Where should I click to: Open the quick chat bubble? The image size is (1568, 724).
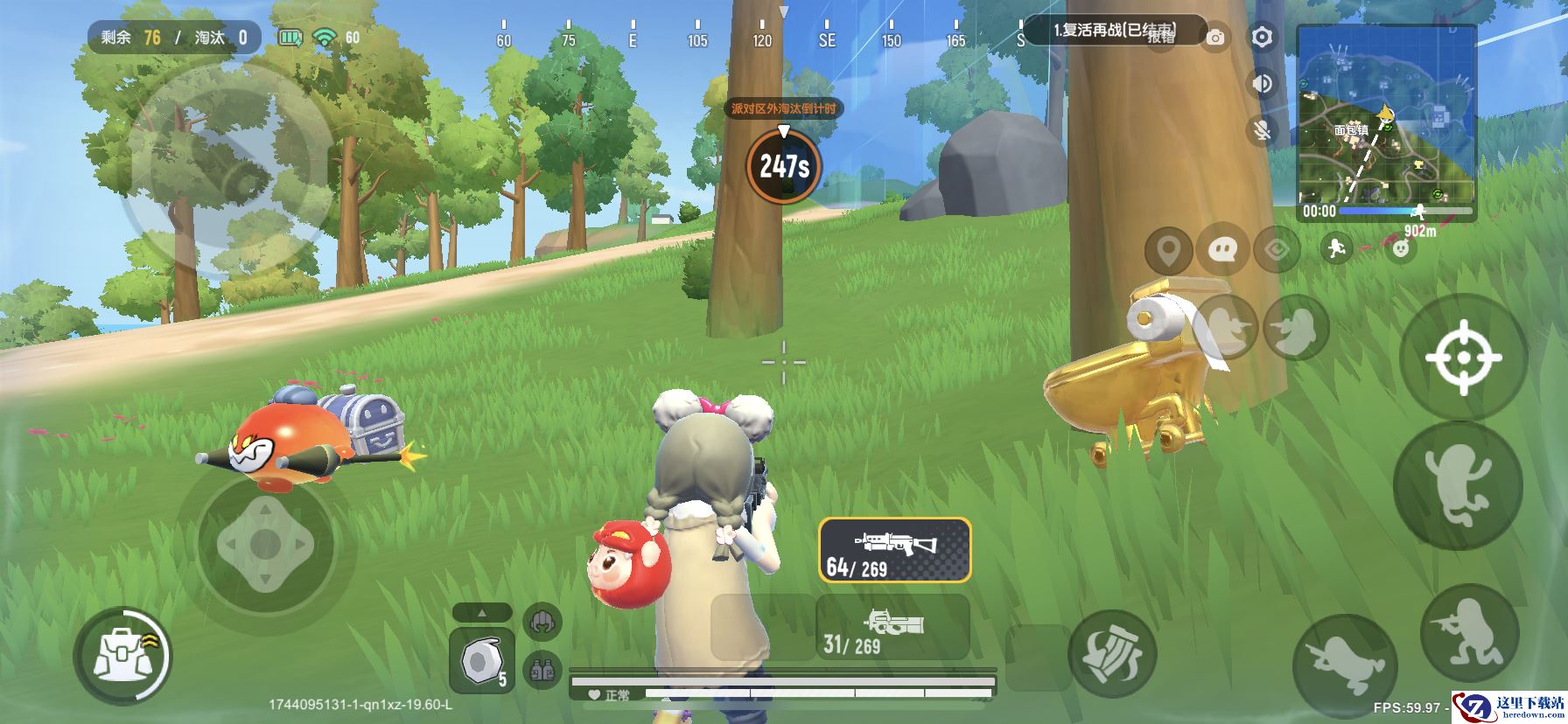point(1222,250)
